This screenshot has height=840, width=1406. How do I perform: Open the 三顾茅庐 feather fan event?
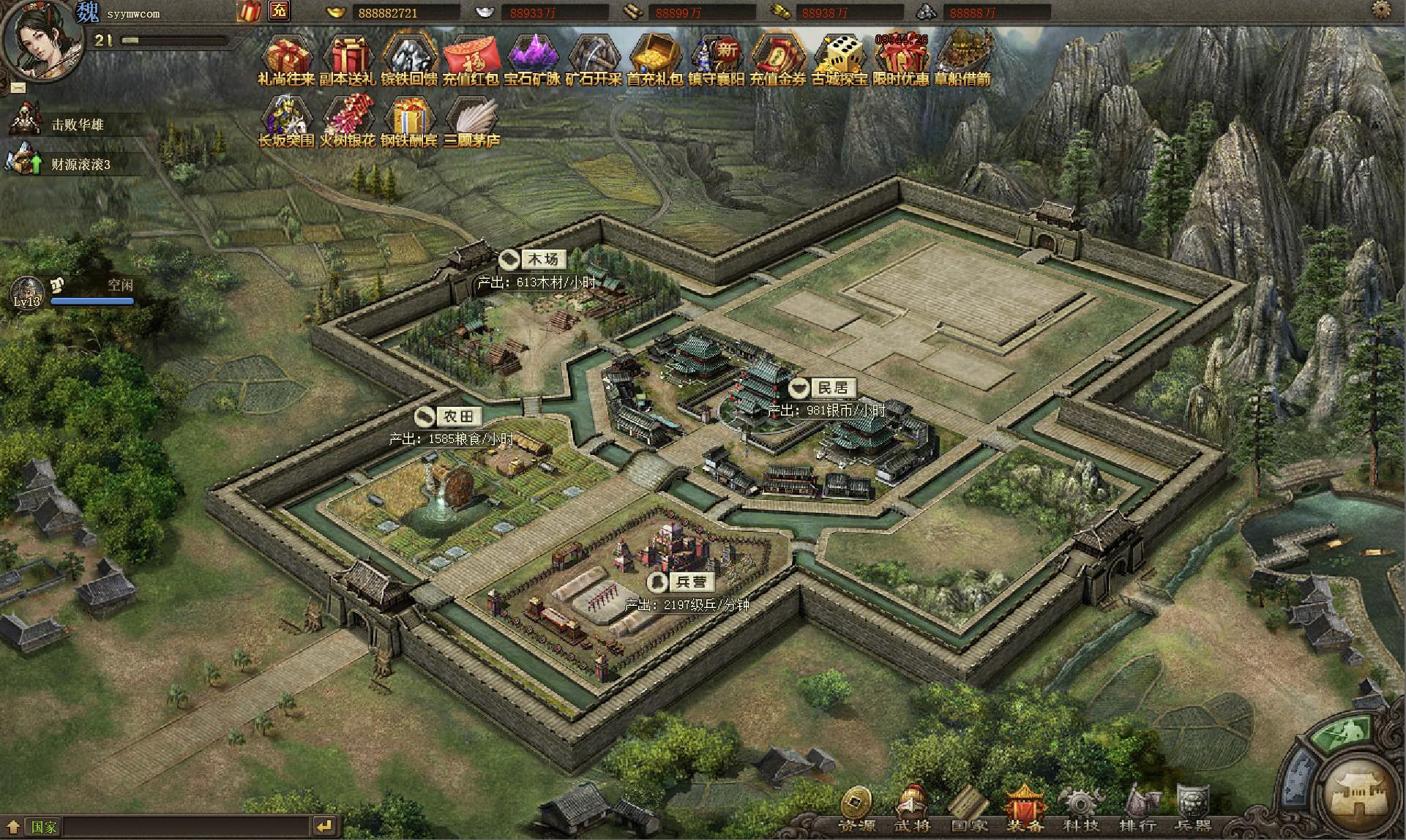pos(471,119)
